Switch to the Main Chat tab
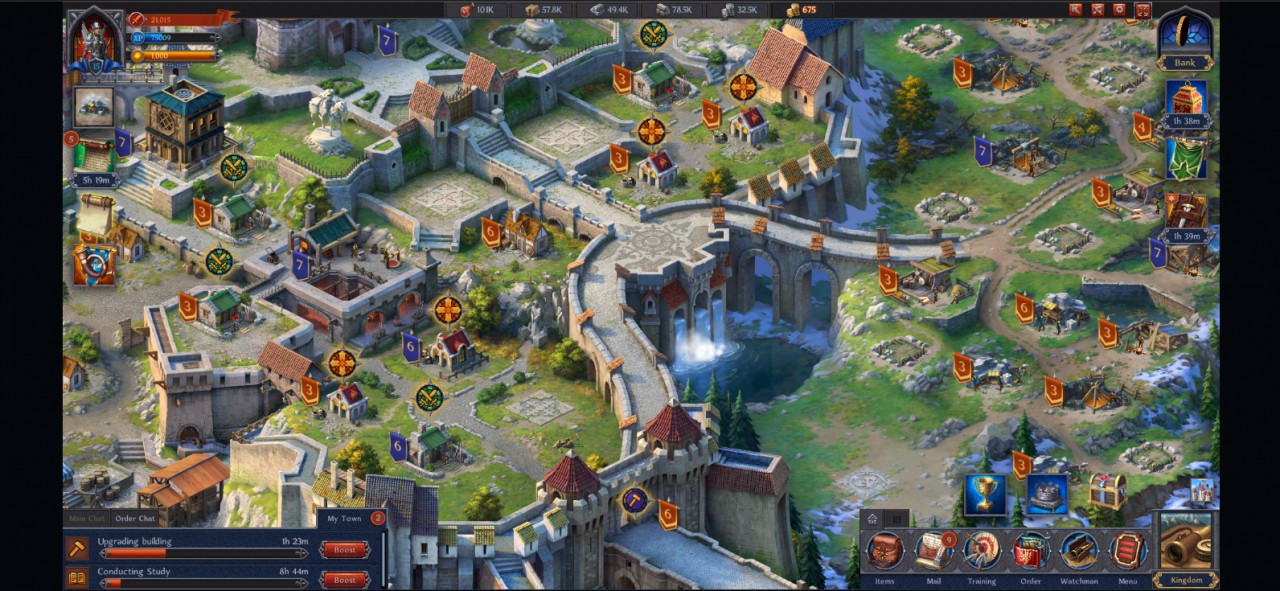Image resolution: width=1280 pixels, height=591 pixels. click(87, 519)
